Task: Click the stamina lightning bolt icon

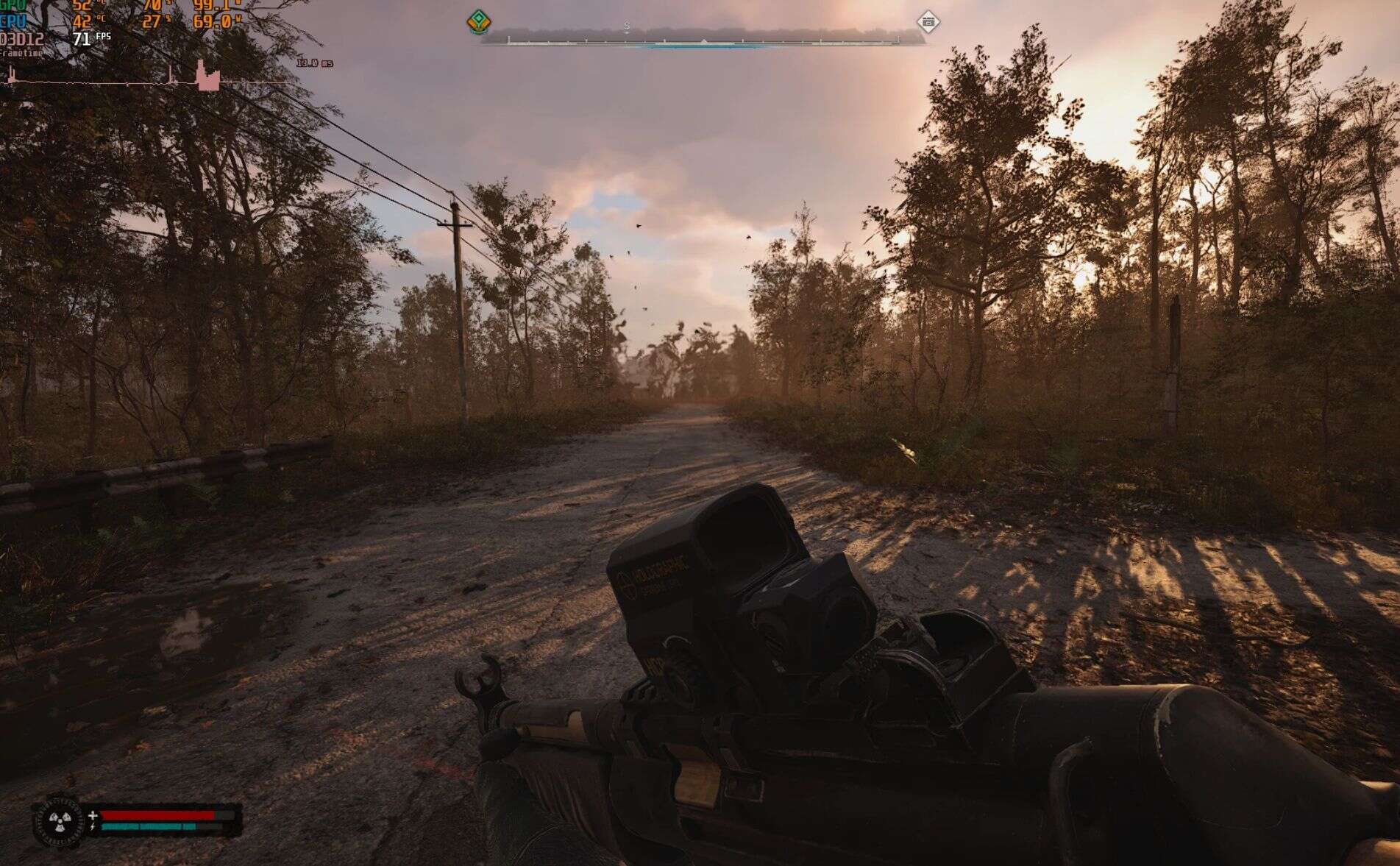Action: click(x=93, y=827)
